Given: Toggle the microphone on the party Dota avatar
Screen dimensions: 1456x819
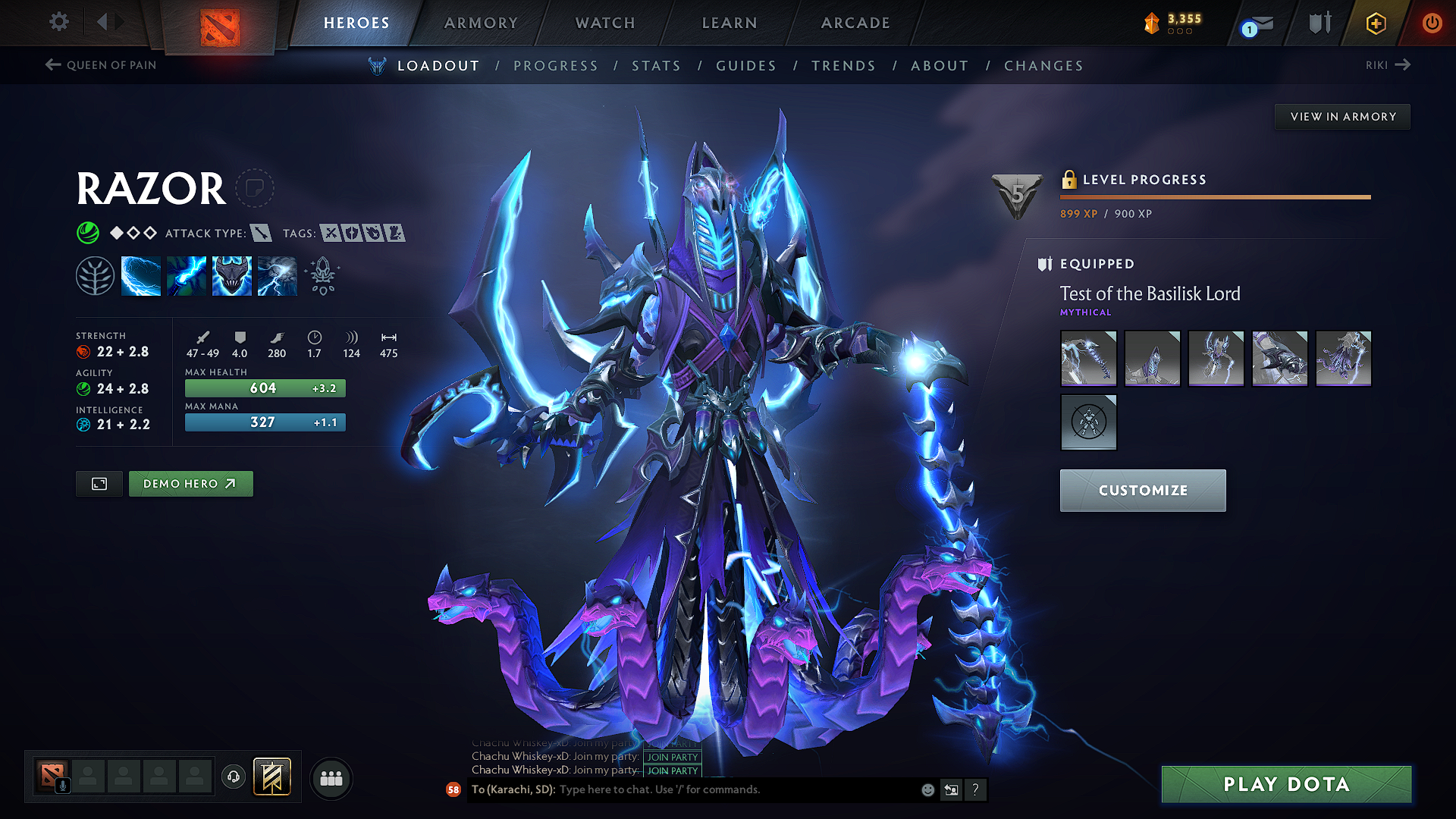Looking at the screenshot, I should pos(64,785).
